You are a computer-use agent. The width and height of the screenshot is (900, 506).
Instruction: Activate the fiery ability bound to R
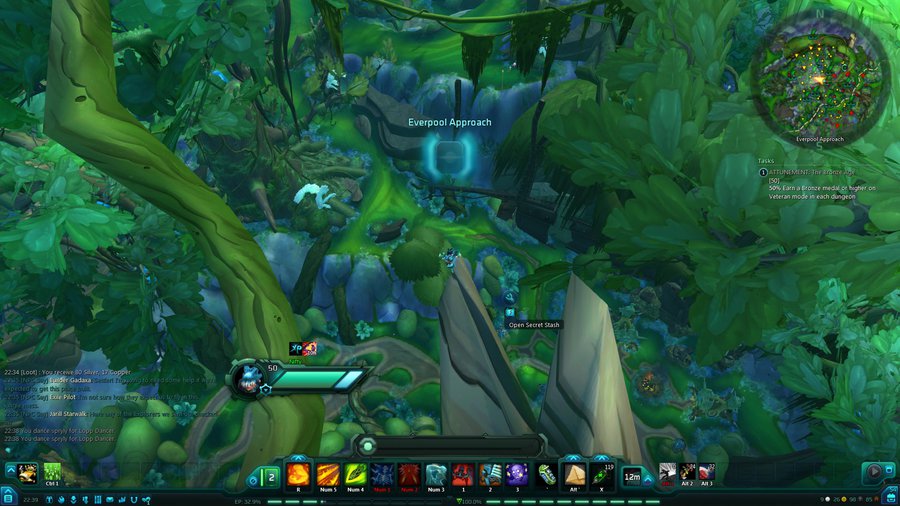click(x=299, y=474)
